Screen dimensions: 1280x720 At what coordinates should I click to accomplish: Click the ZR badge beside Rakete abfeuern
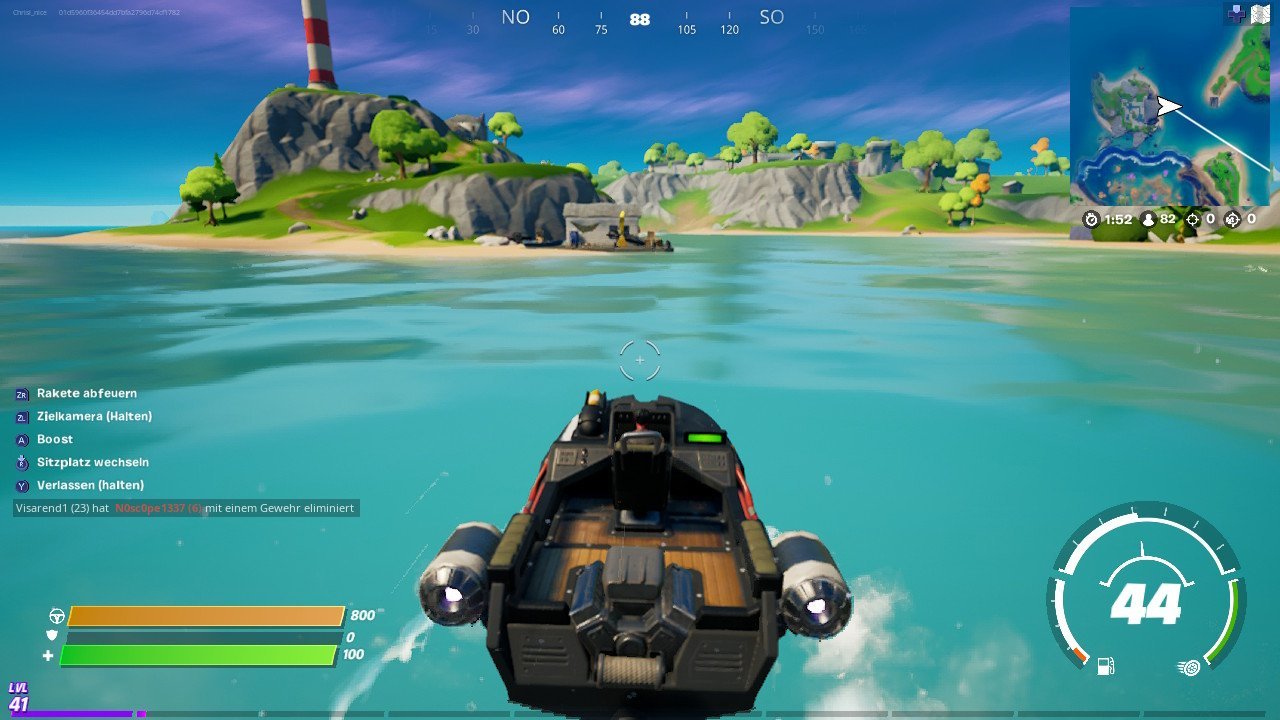(21, 393)
